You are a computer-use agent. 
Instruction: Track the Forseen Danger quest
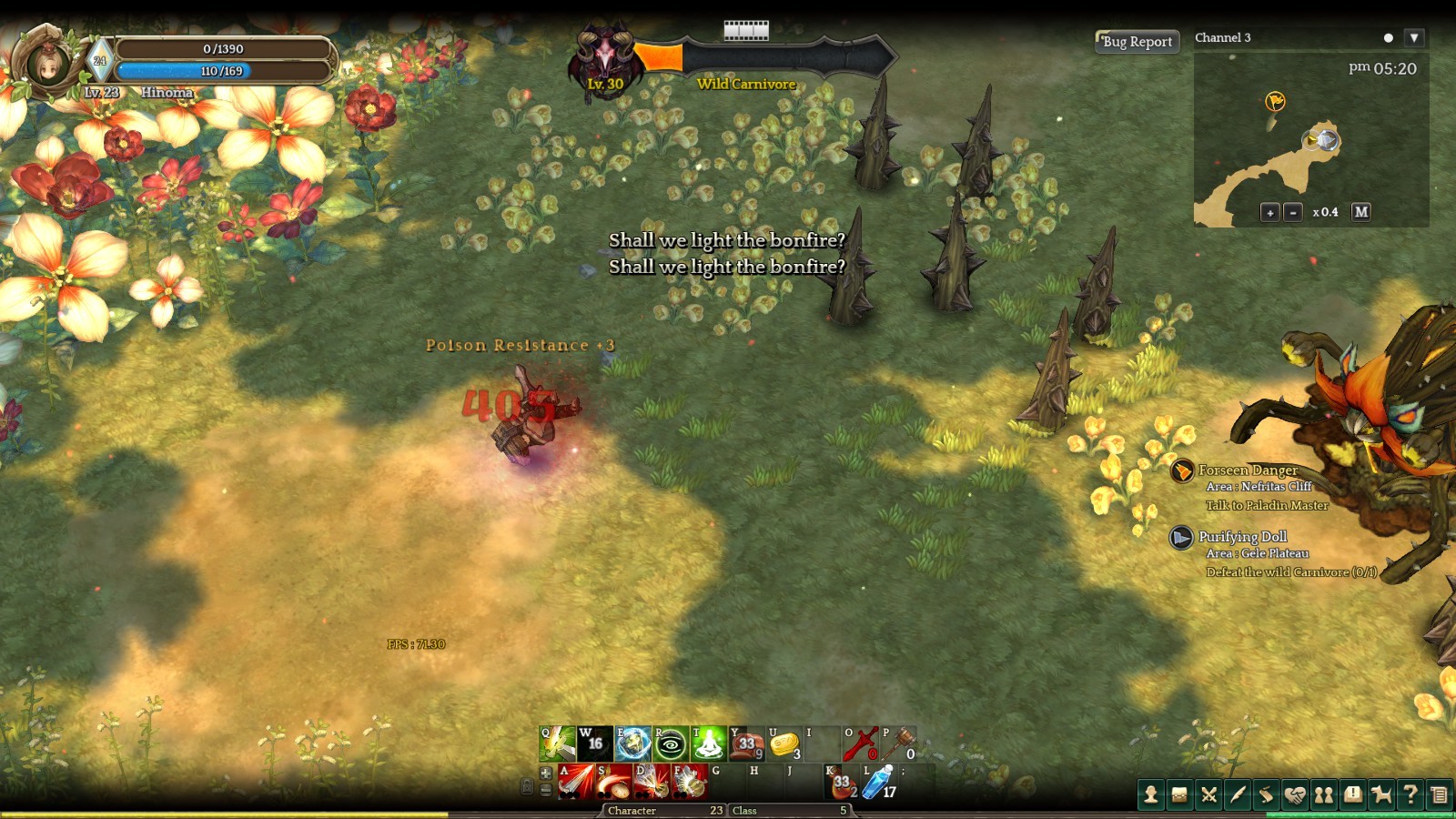pyautogui.click(x=1247, y=470)
